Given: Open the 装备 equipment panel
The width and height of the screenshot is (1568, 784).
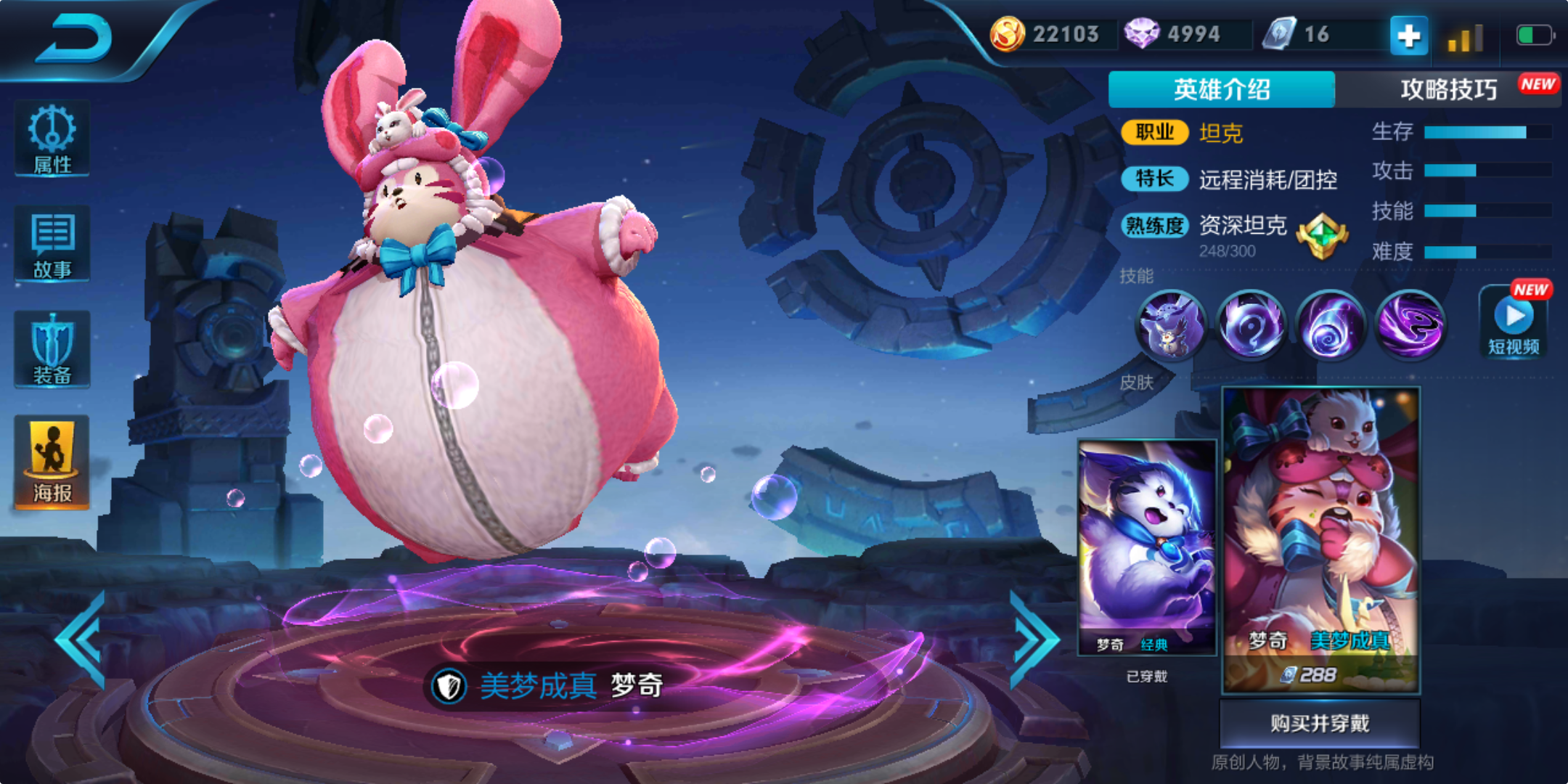Looking at the screenshot, I should 51,348.
